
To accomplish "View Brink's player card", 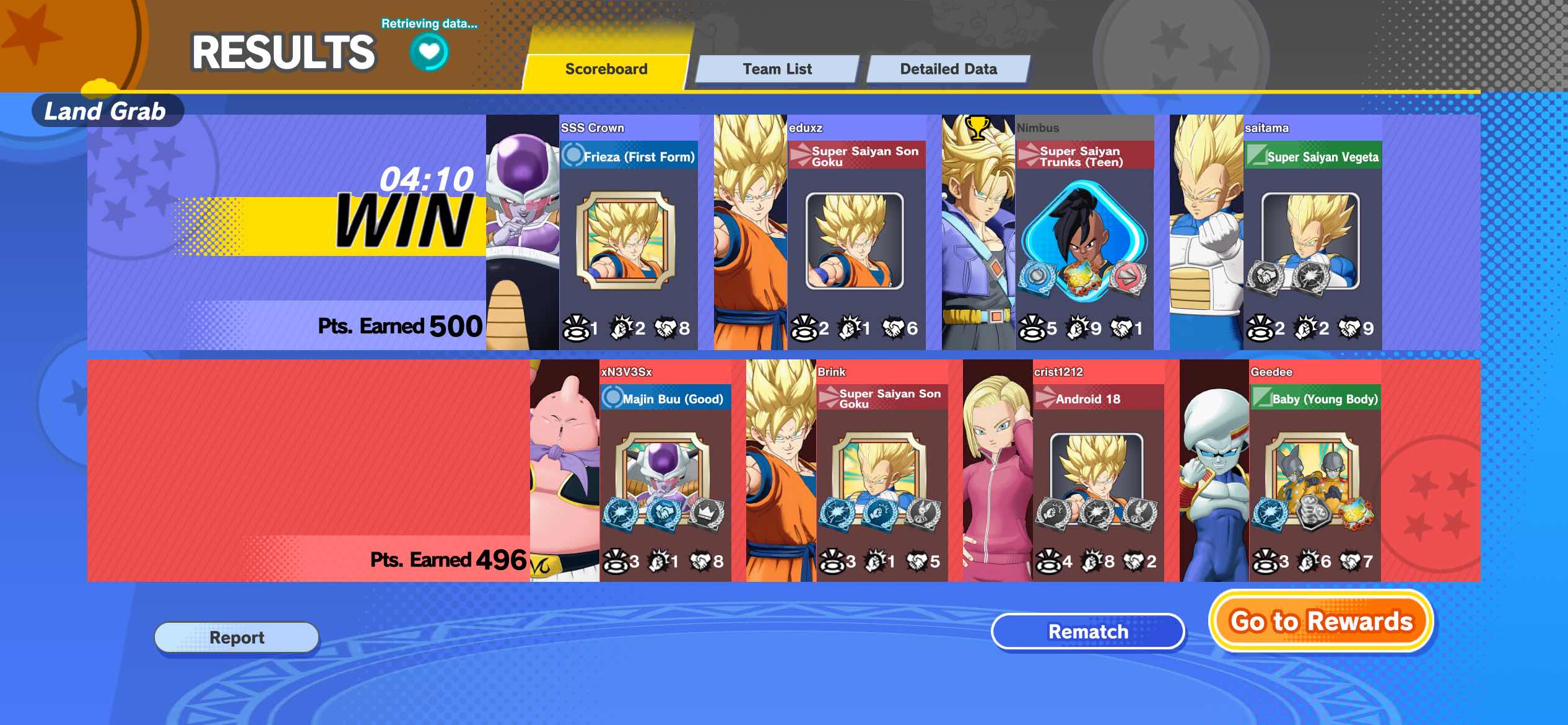I will tap(882, 474).
